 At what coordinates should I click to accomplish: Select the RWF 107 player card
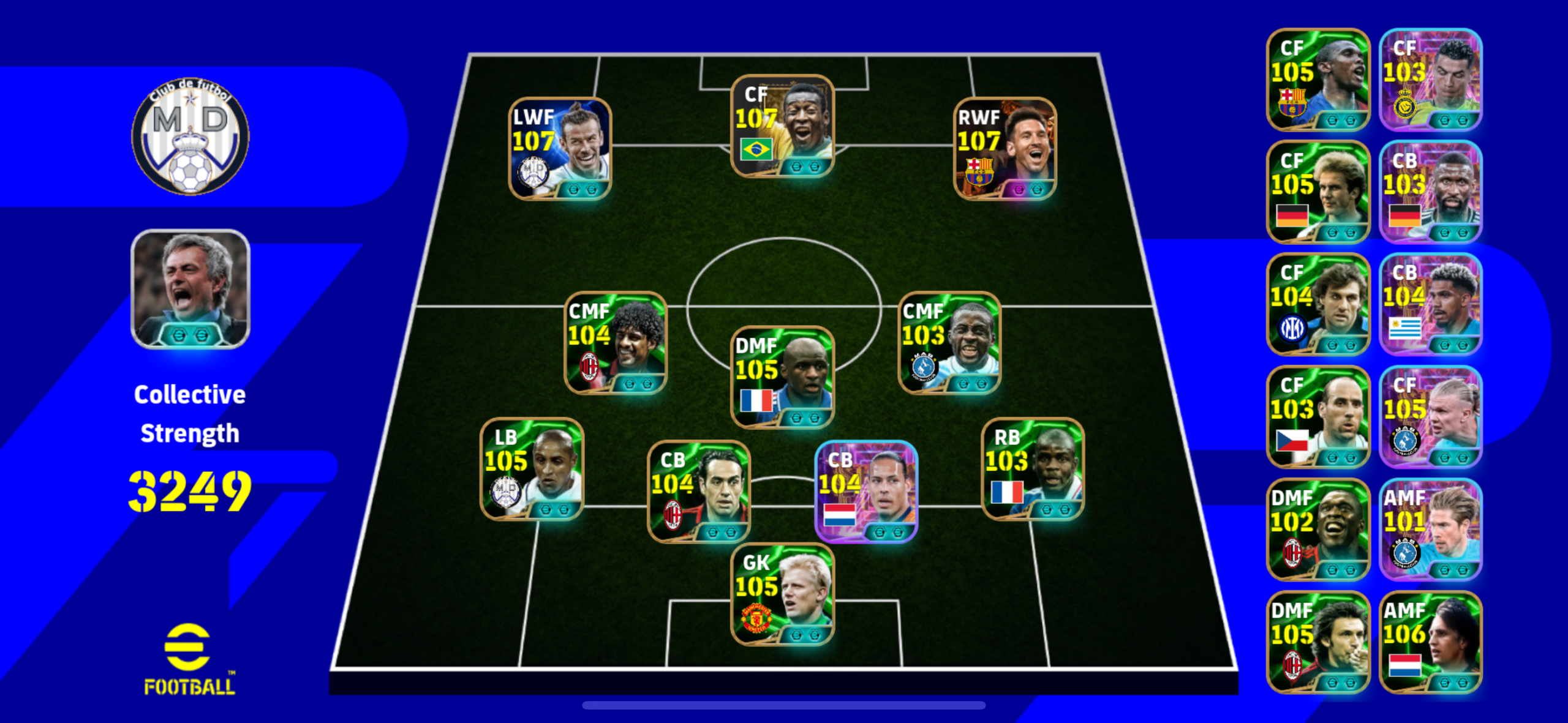click(1005, 149)
